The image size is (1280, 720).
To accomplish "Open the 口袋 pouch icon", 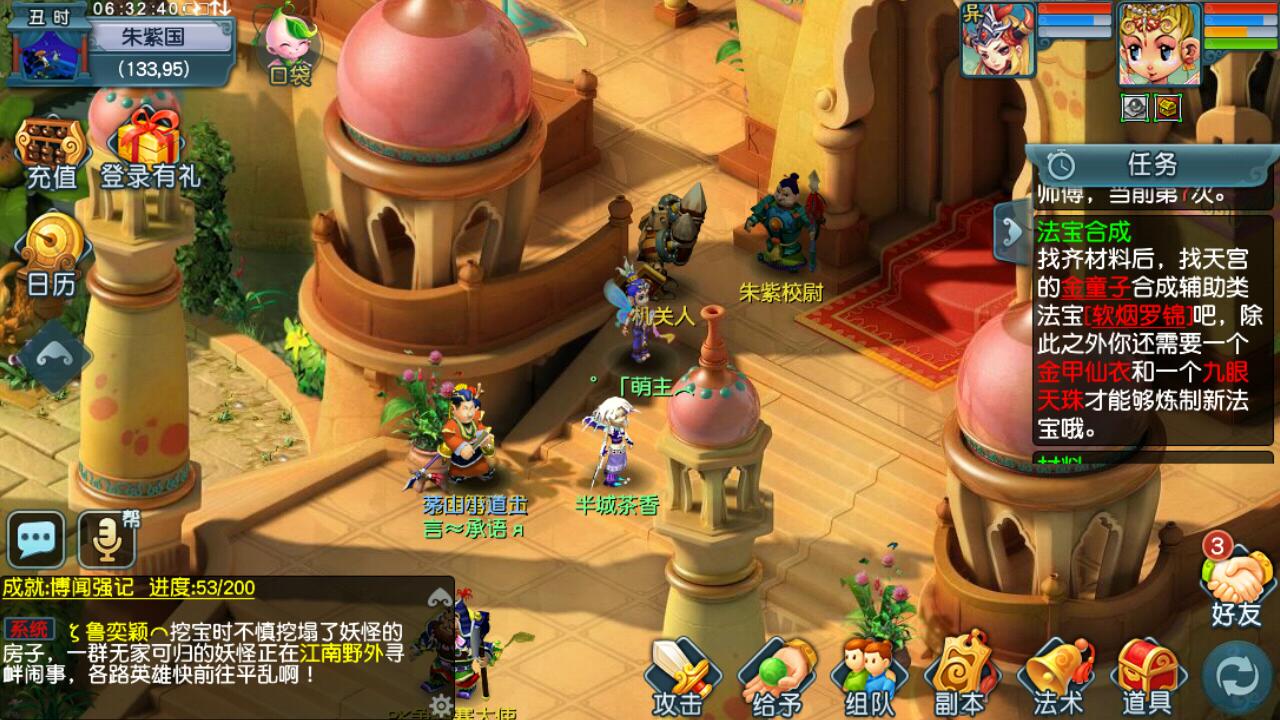I will [288, 45].
